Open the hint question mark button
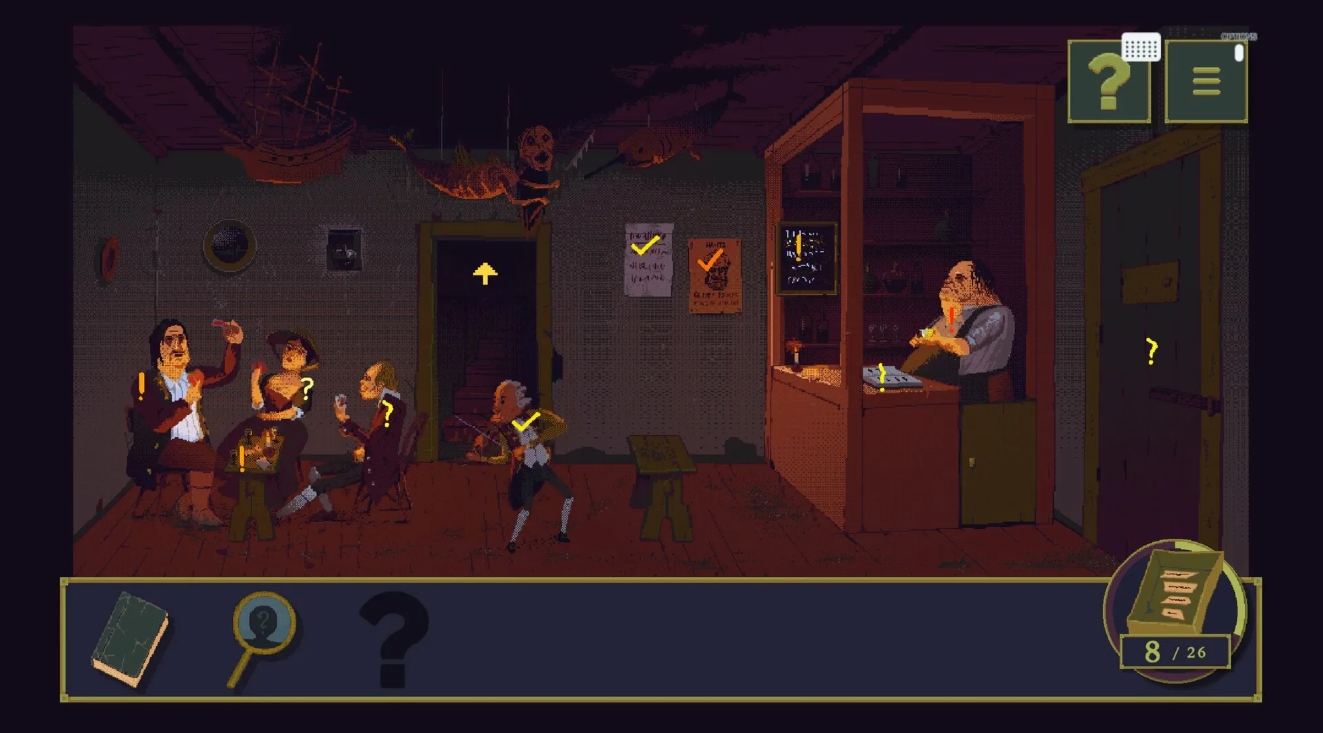Image resolution: width=1323 pixels, height=733 pixels. point(1108,82)
